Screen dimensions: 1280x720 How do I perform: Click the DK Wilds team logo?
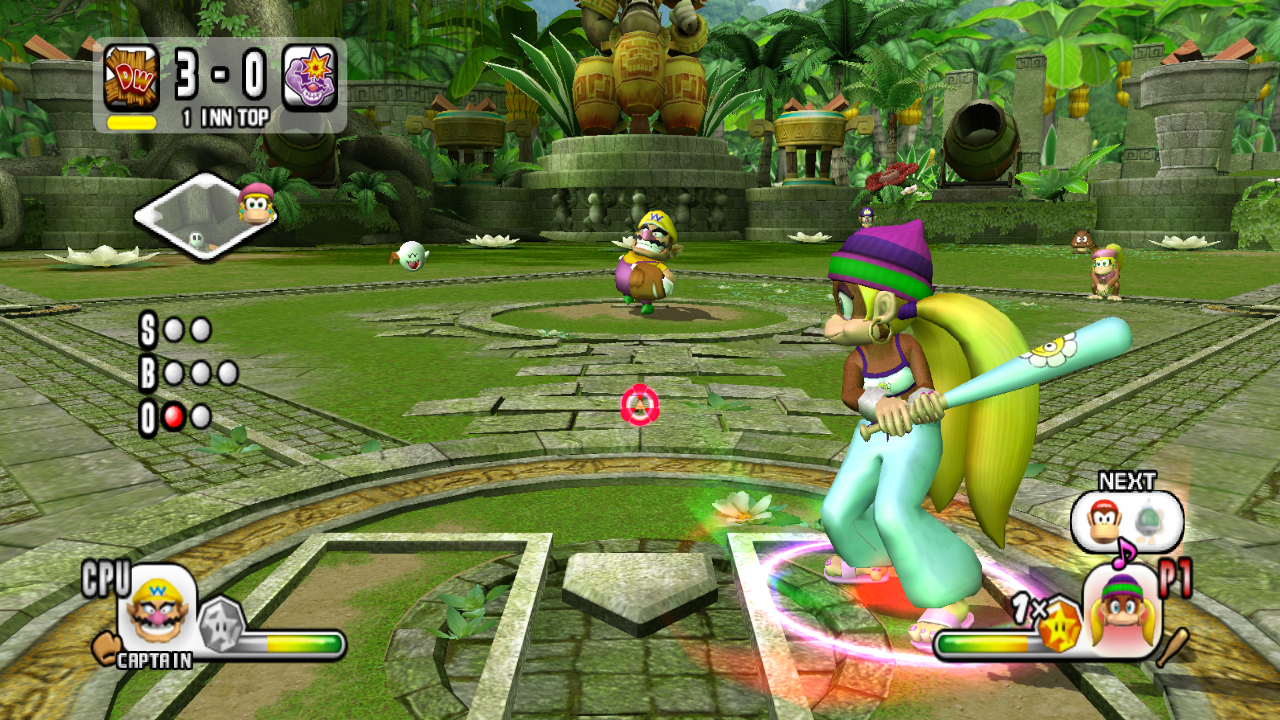(x=131, y=77)
